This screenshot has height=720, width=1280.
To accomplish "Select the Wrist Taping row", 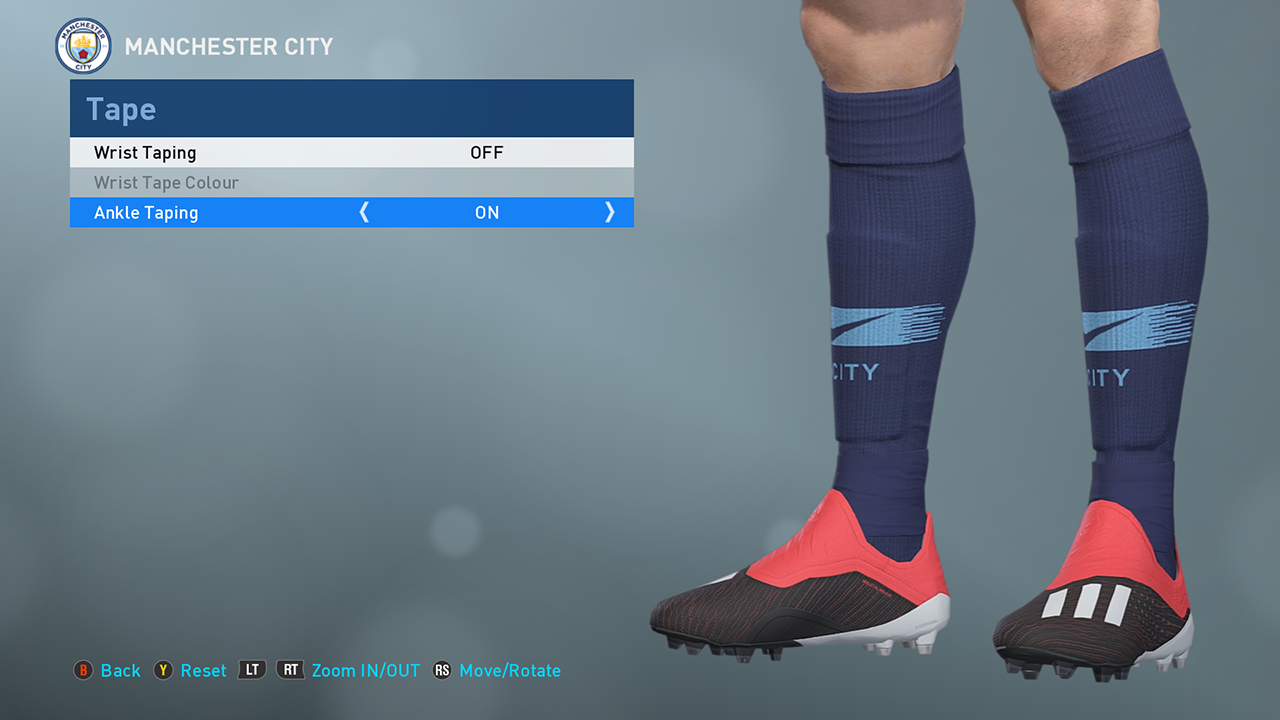I will pos(351,153).
